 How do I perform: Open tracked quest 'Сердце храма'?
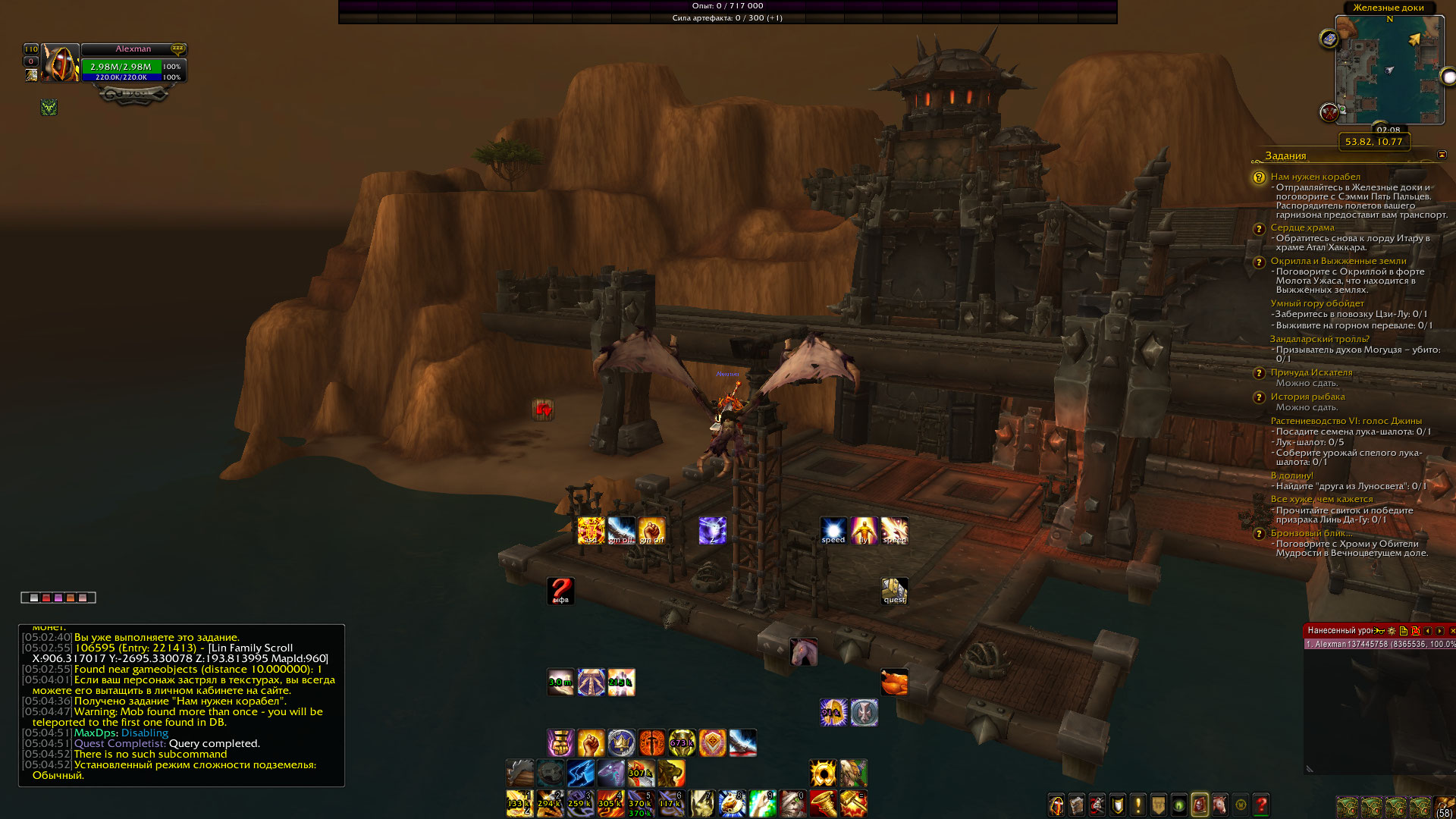tap(1302, 227)
